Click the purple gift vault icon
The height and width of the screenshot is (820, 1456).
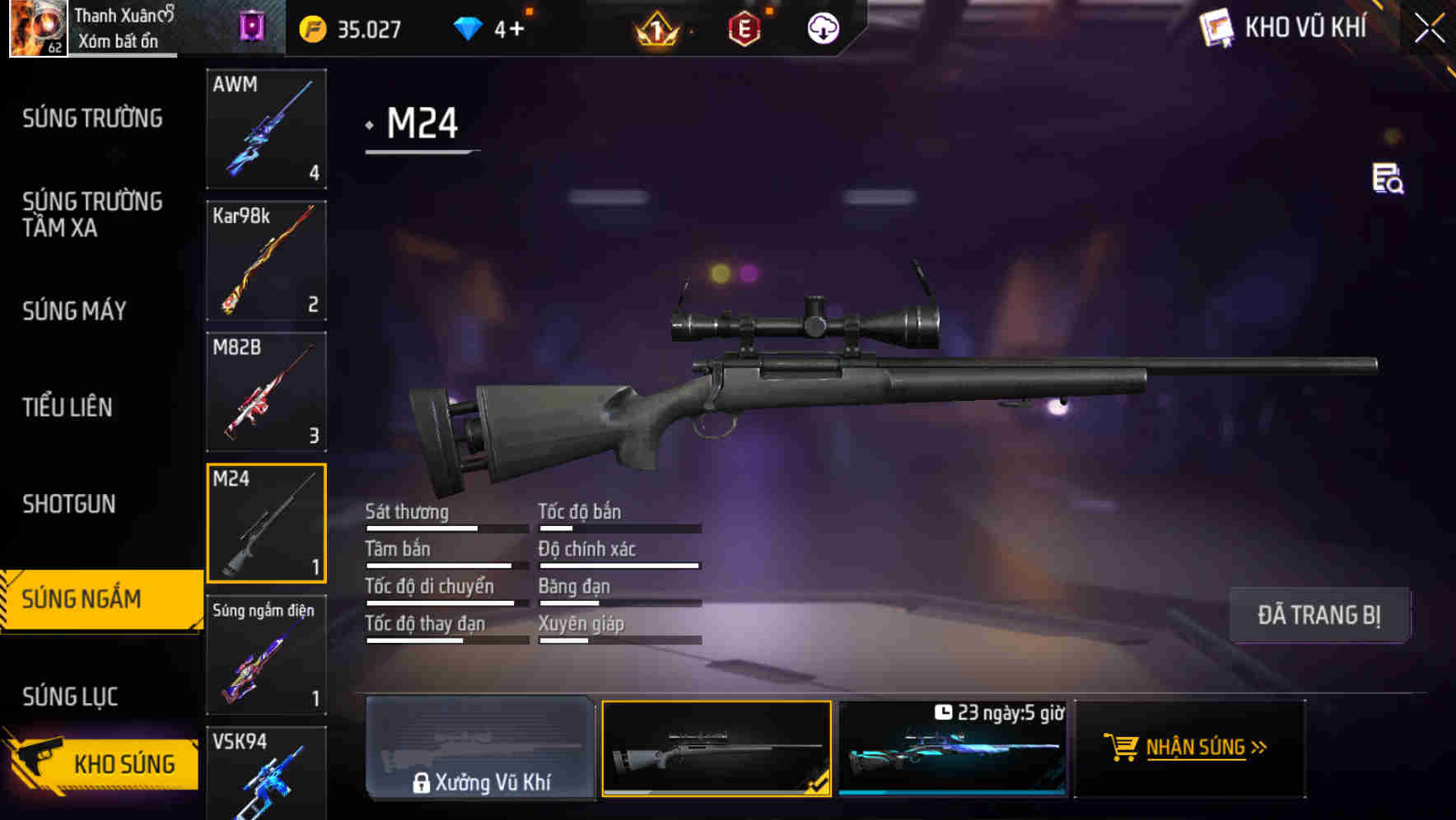(251, 27)
